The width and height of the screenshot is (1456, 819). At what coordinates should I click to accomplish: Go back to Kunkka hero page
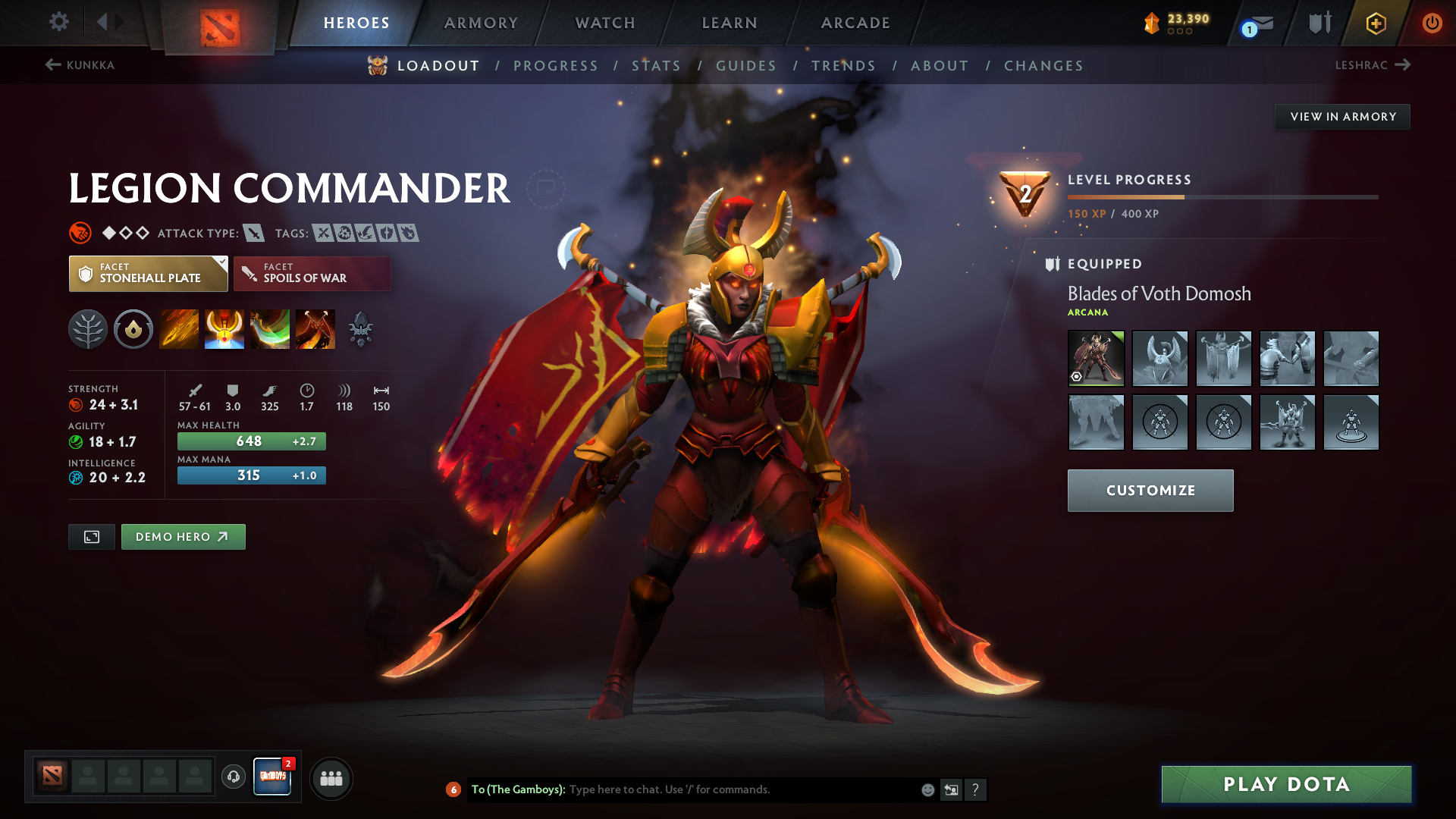click(x=81, y=65)
